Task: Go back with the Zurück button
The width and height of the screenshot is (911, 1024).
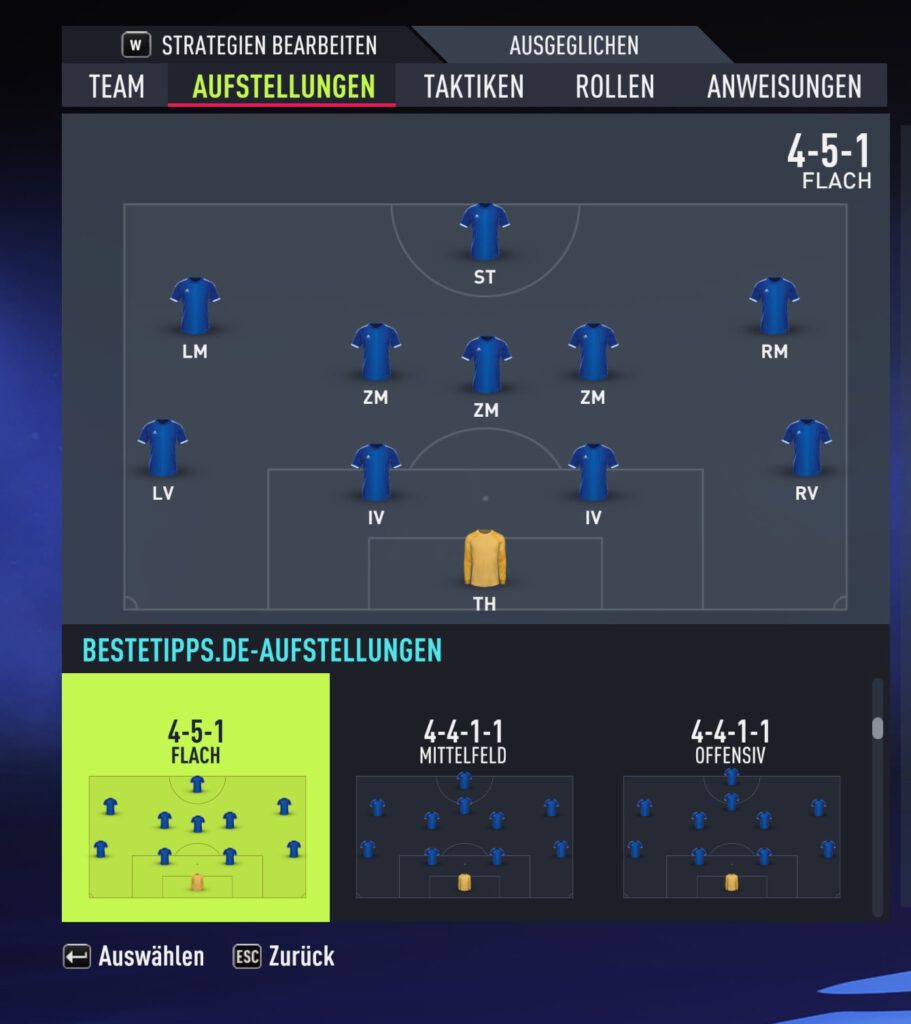Action: tap(284, 956)
